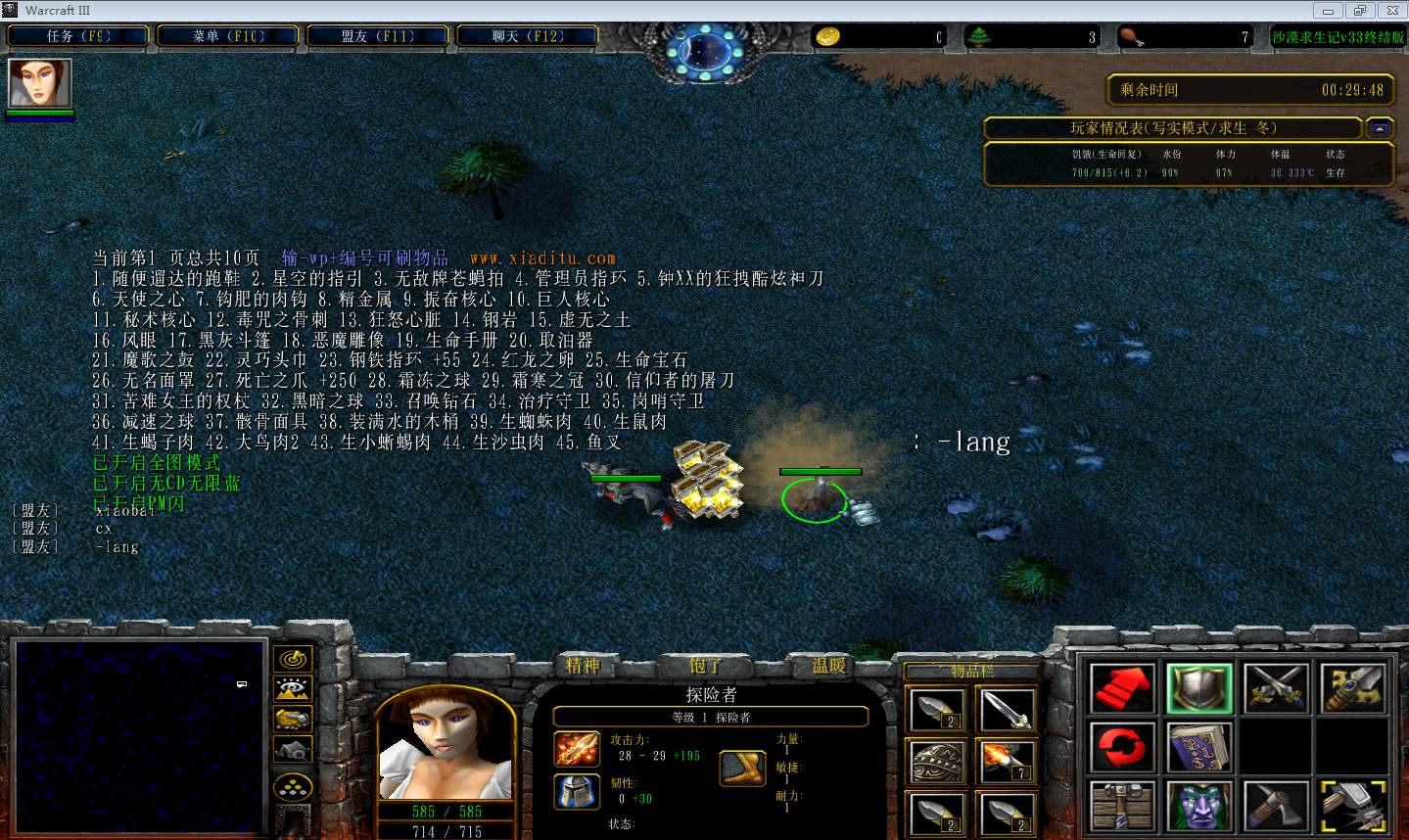Activate the minimap signal ping button

(x=293, y=659)
